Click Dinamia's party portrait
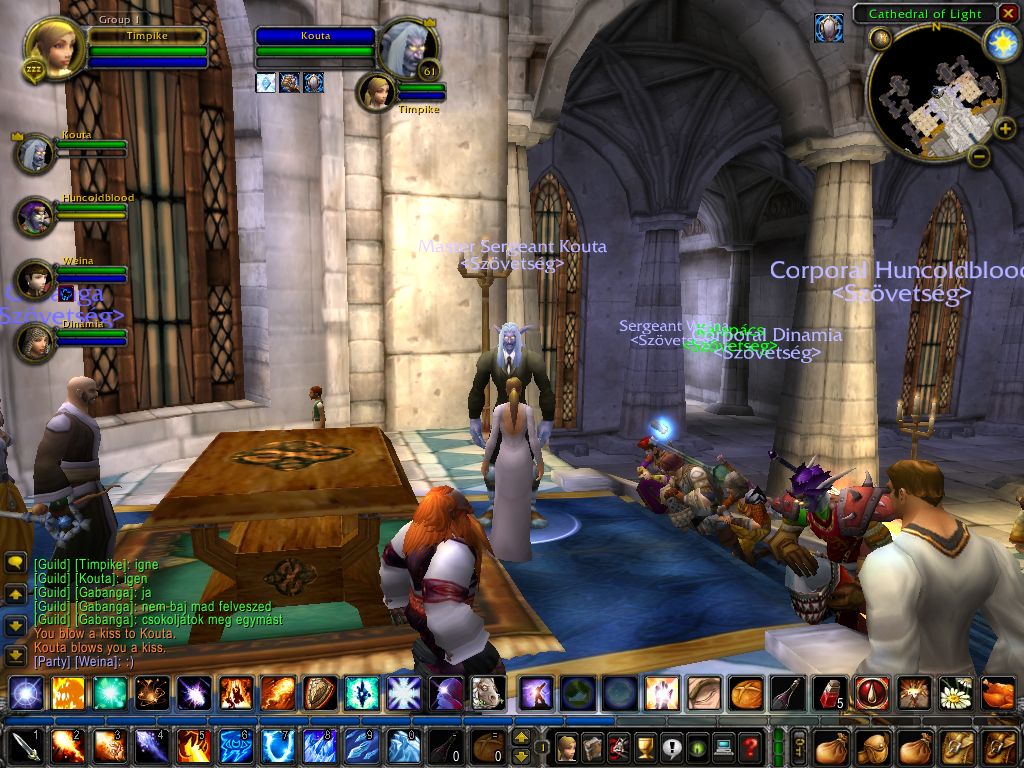This screenshot has width=1024, height=768. 35,341
